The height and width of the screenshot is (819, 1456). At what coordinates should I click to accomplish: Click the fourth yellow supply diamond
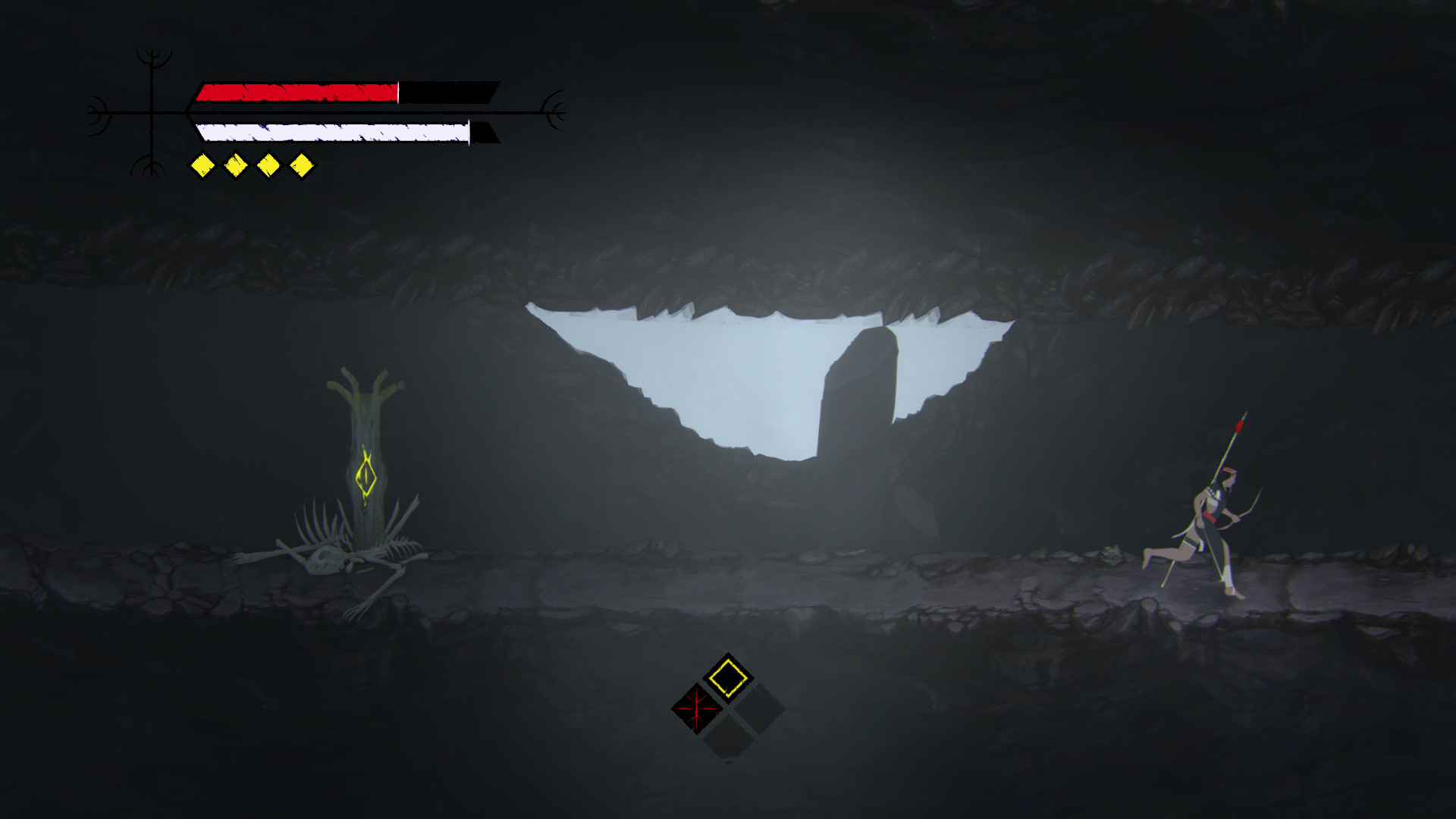(302, 163)
